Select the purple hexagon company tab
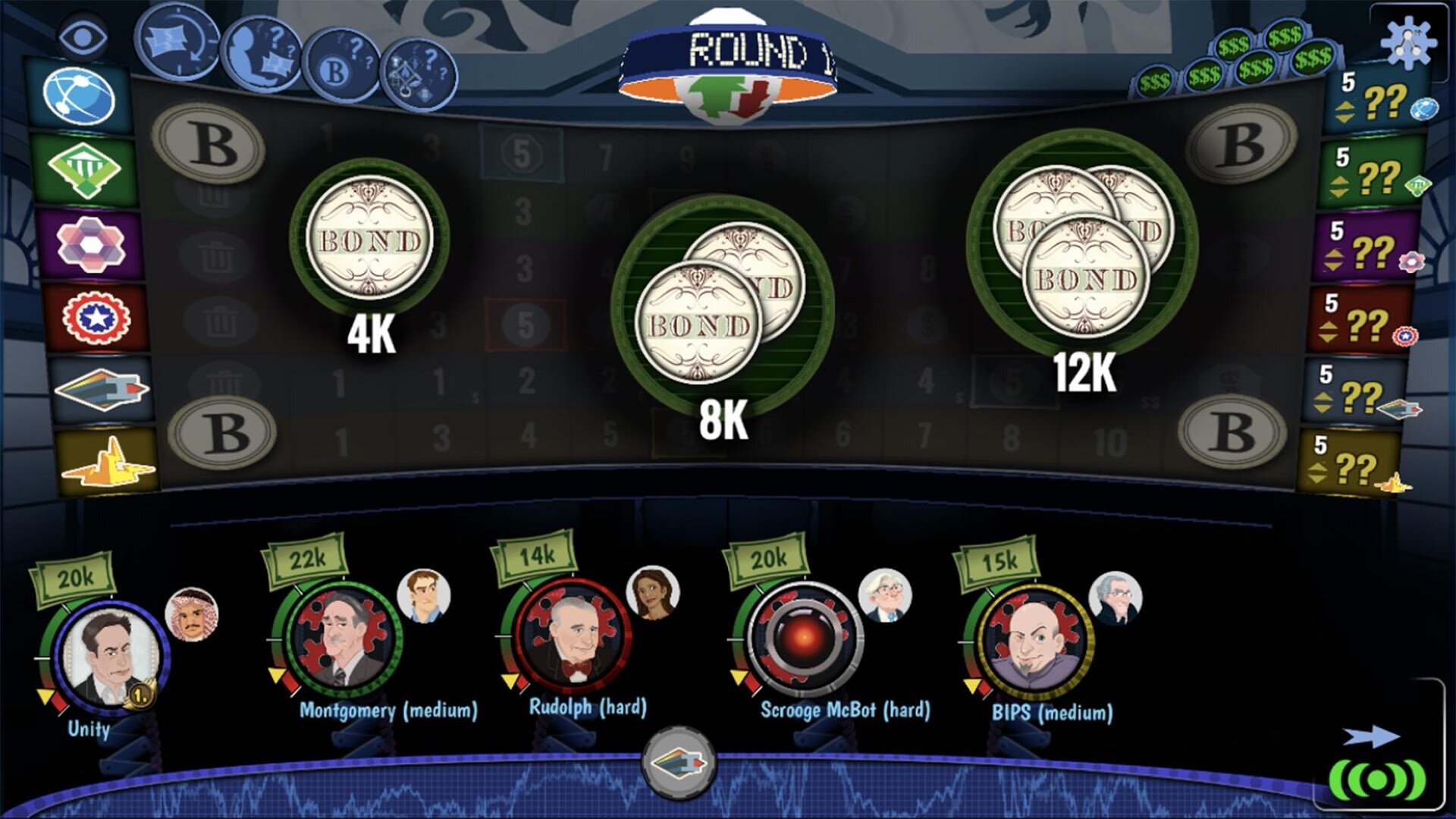This screenshot has width=1456, height=819. tap(89, 244)
